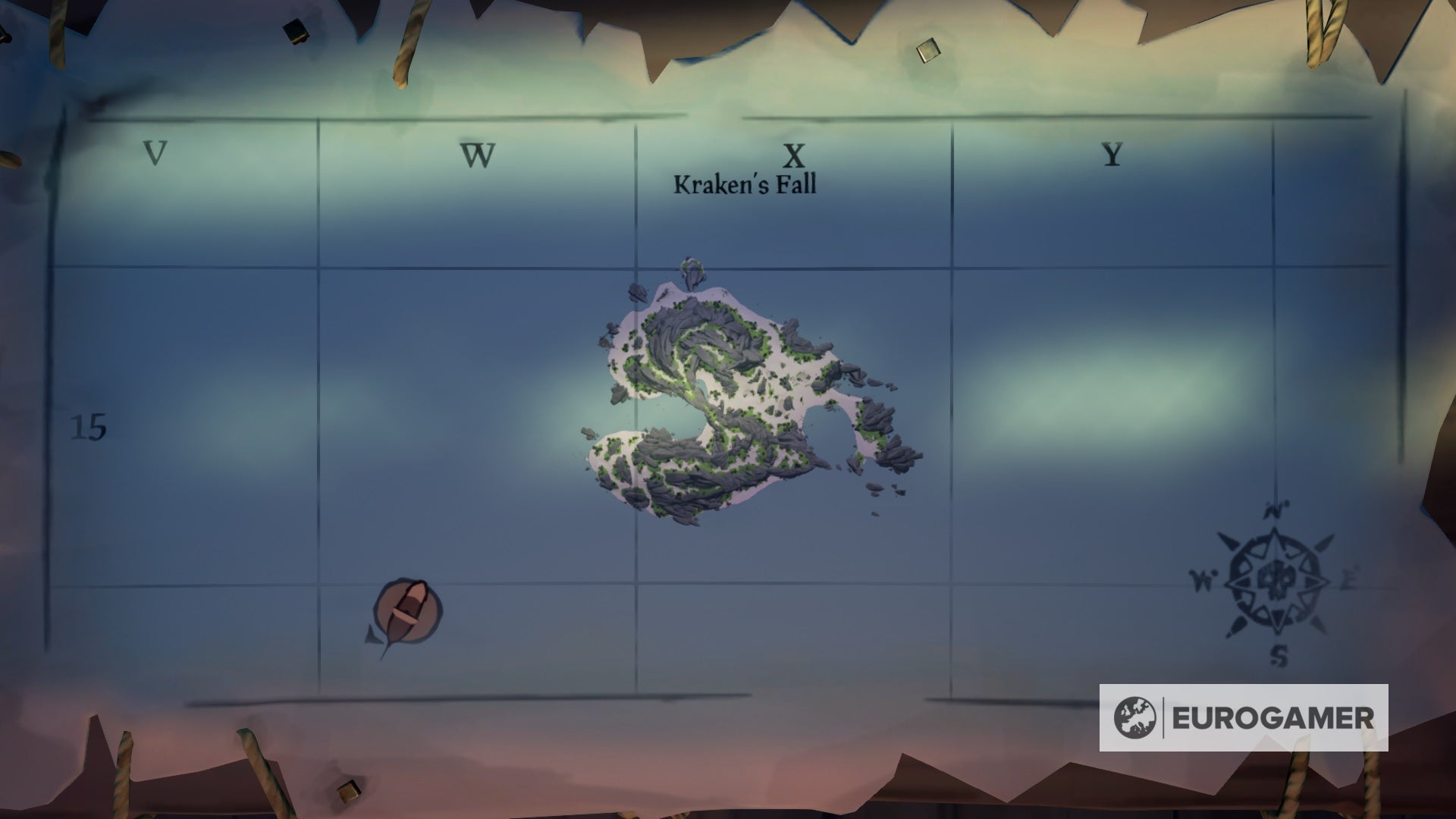
Task: Select the small cube marker near top edge
Action: tap(927, 49)
